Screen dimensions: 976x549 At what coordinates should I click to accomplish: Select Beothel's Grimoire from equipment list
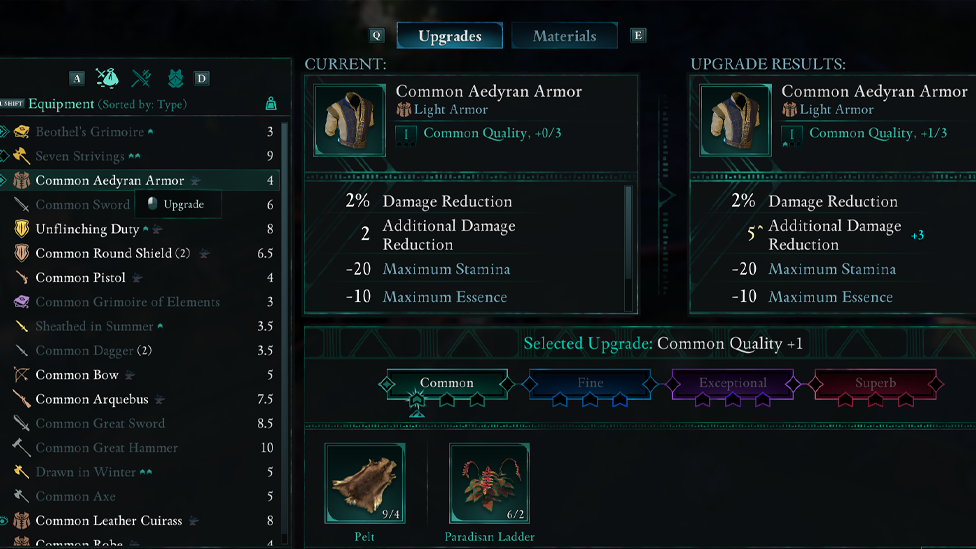[90, 132]
